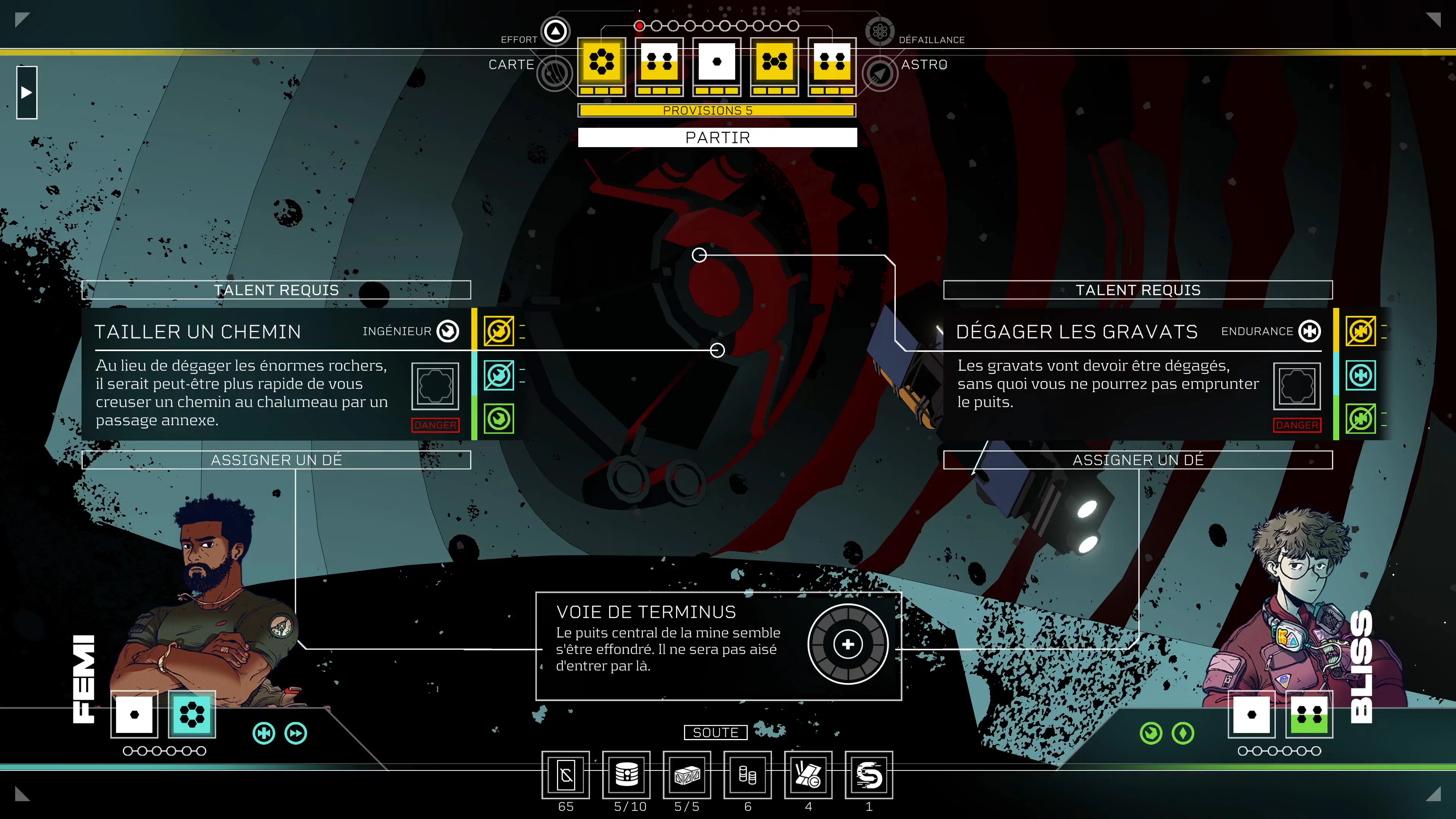Click the supplies icon showing 5/10 in the Soute

(628, 775)
